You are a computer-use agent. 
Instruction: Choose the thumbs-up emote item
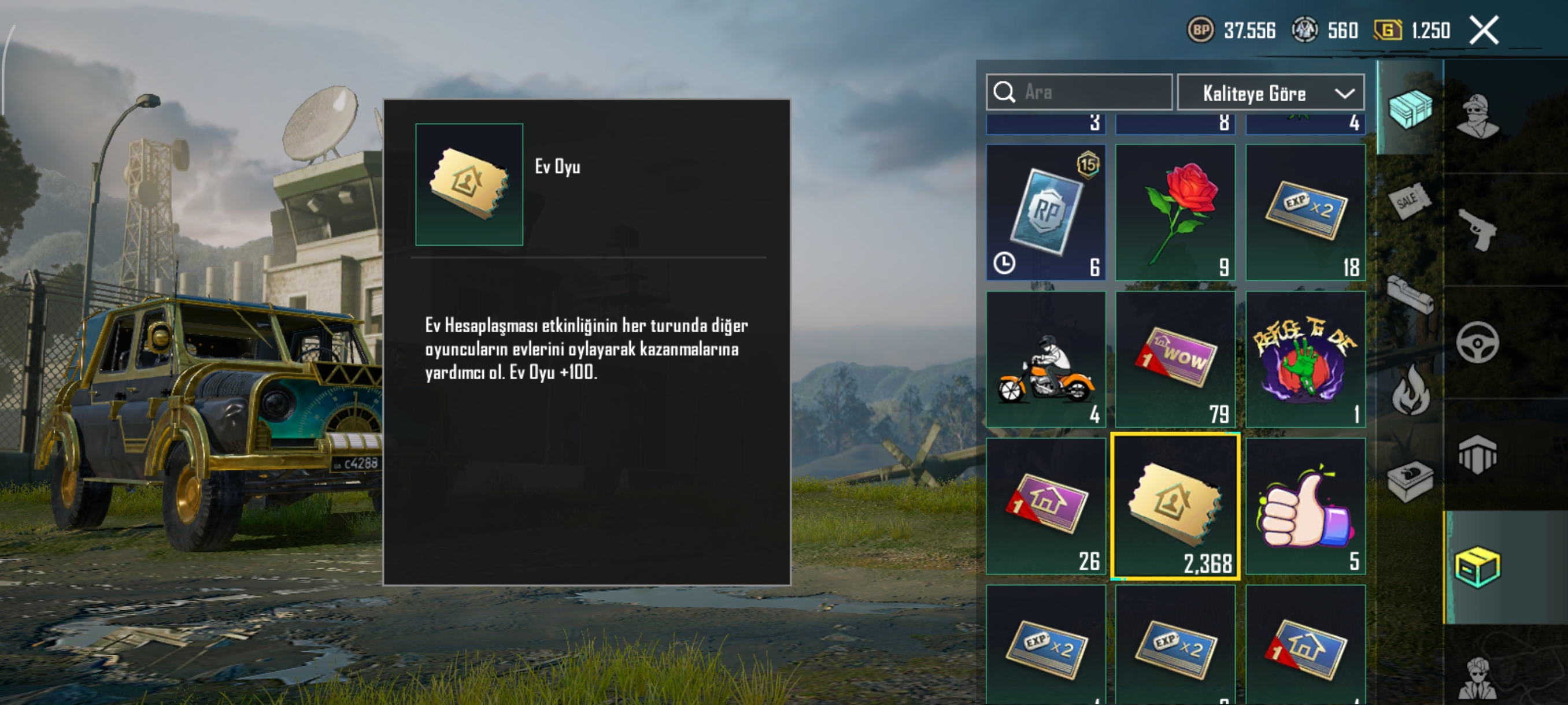point(1305,506)
